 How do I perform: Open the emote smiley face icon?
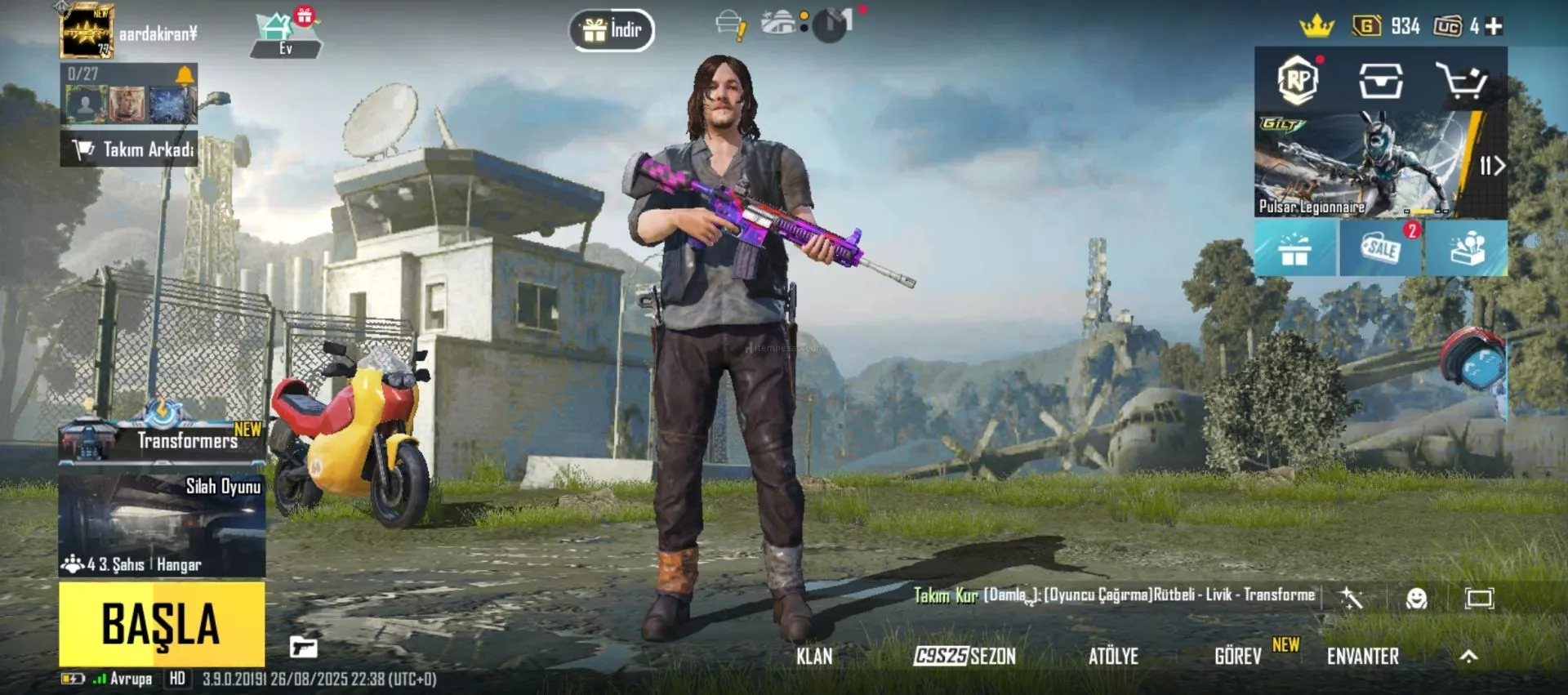click(1416, 599)
